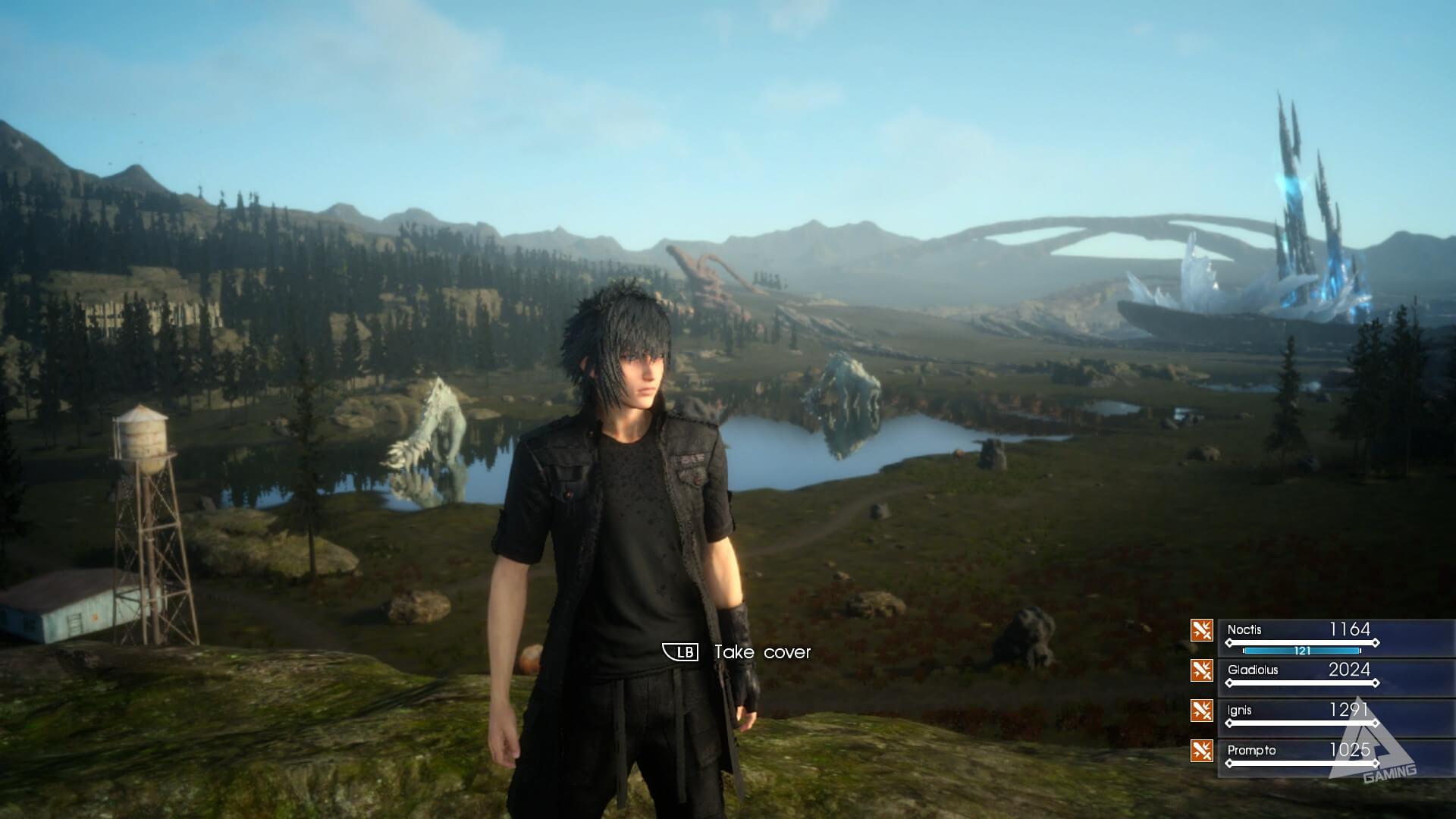Click the diamond endpoint of Prompto's health bar
Screen dimensions: 1456x819
point(1375,764)
